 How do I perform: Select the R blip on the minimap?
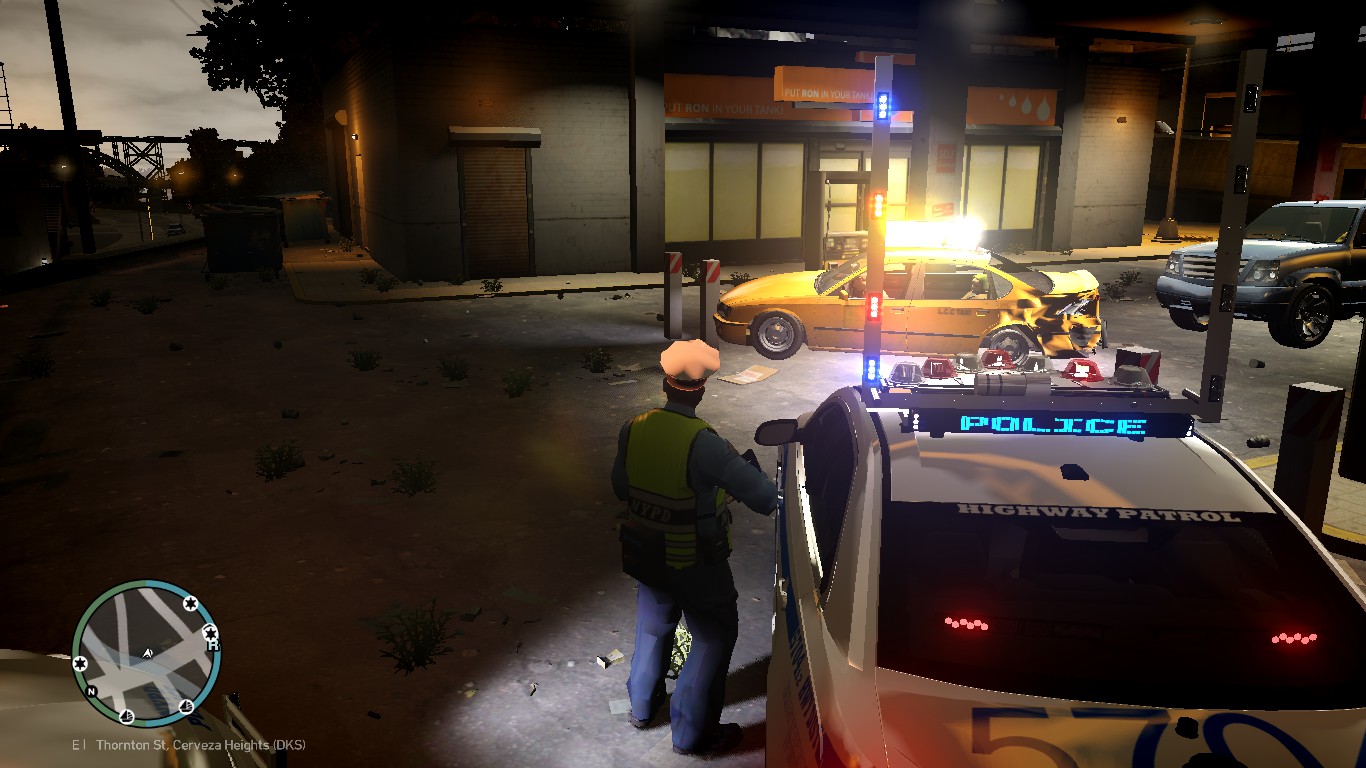point(213,646)
